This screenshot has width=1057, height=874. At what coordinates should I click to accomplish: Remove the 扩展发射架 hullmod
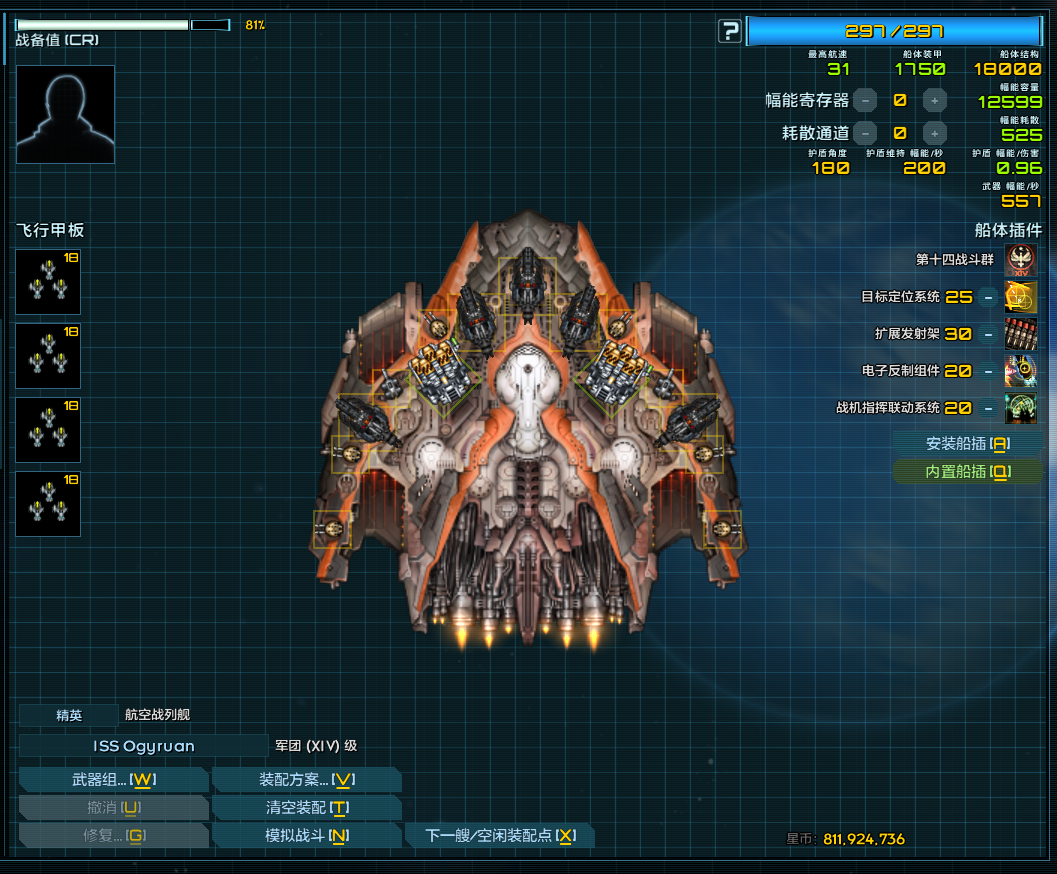987,334
